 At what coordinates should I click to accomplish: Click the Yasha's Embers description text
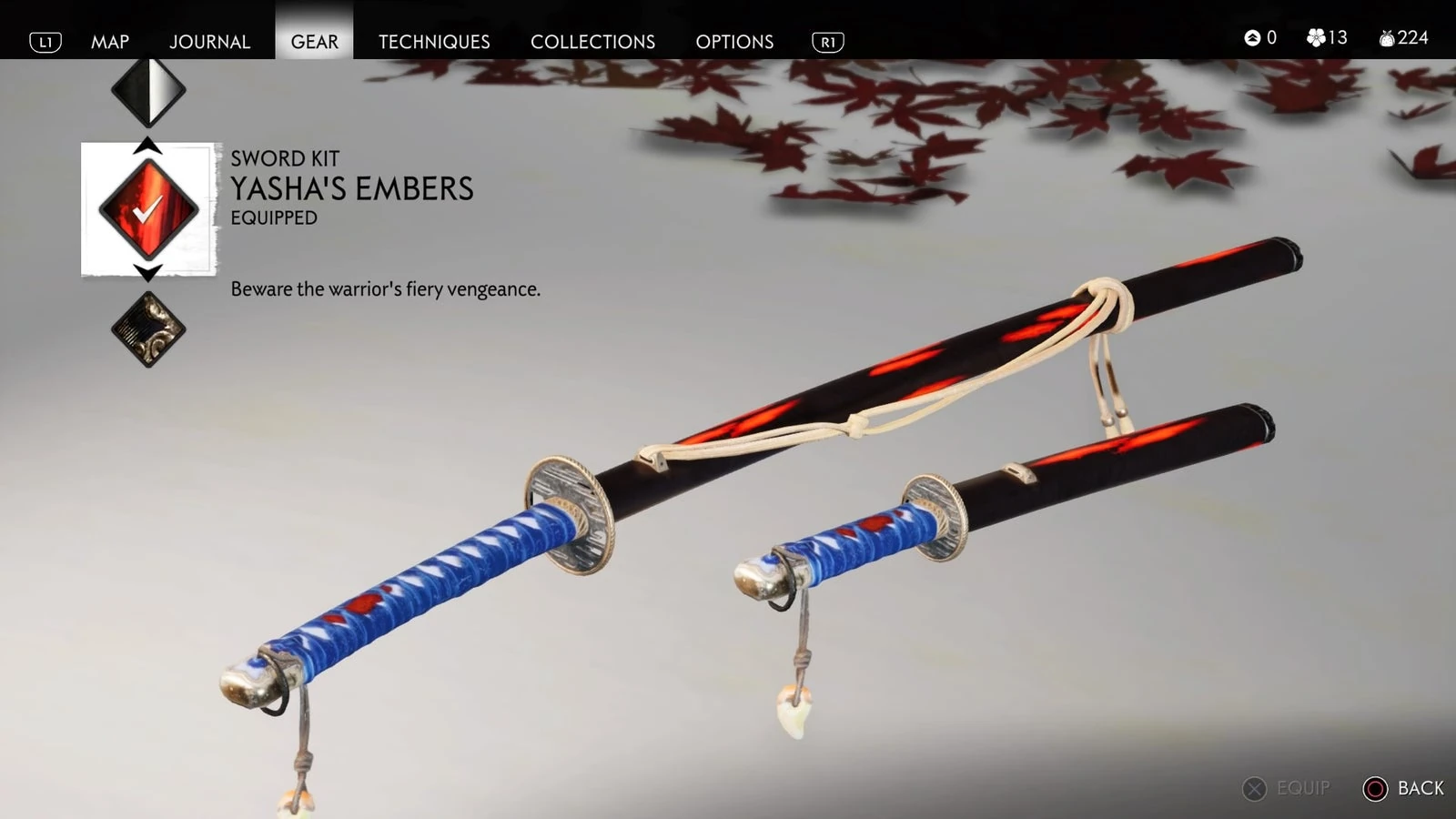[x=386, y=289]
